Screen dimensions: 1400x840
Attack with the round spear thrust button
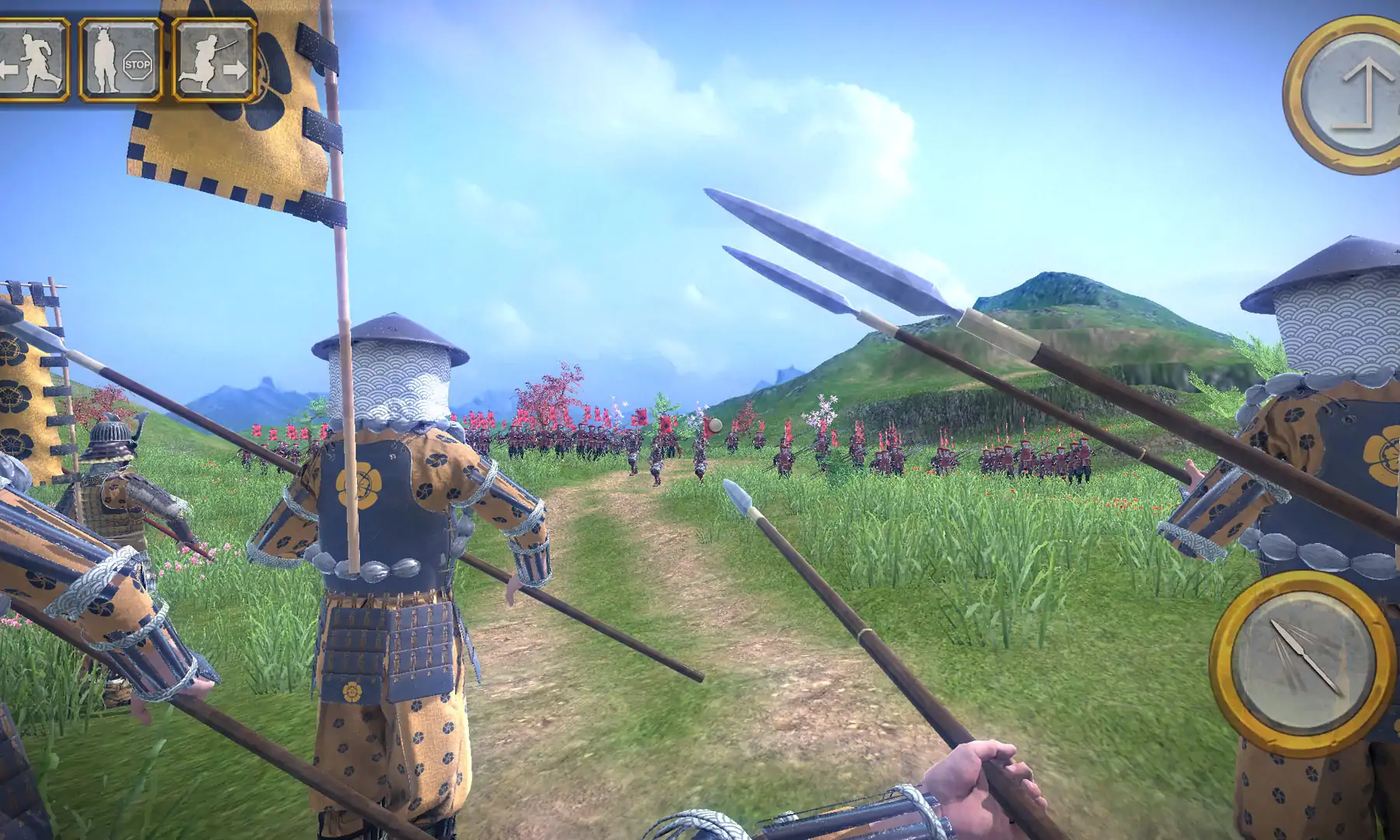click(1303, 661)
